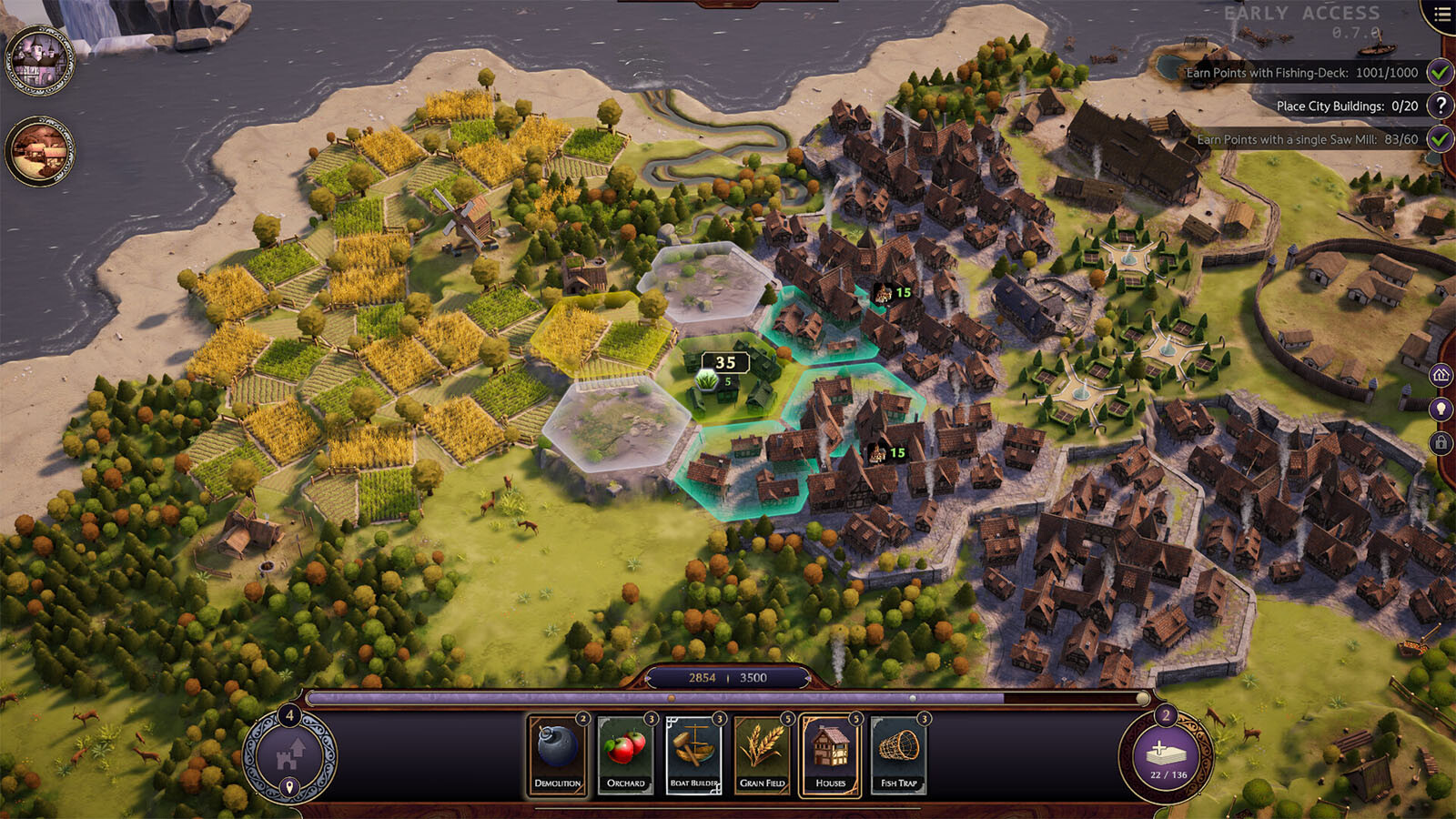Open the upper round village portrait
Screen dimensions: 1456x819
[x=39, y=61]
